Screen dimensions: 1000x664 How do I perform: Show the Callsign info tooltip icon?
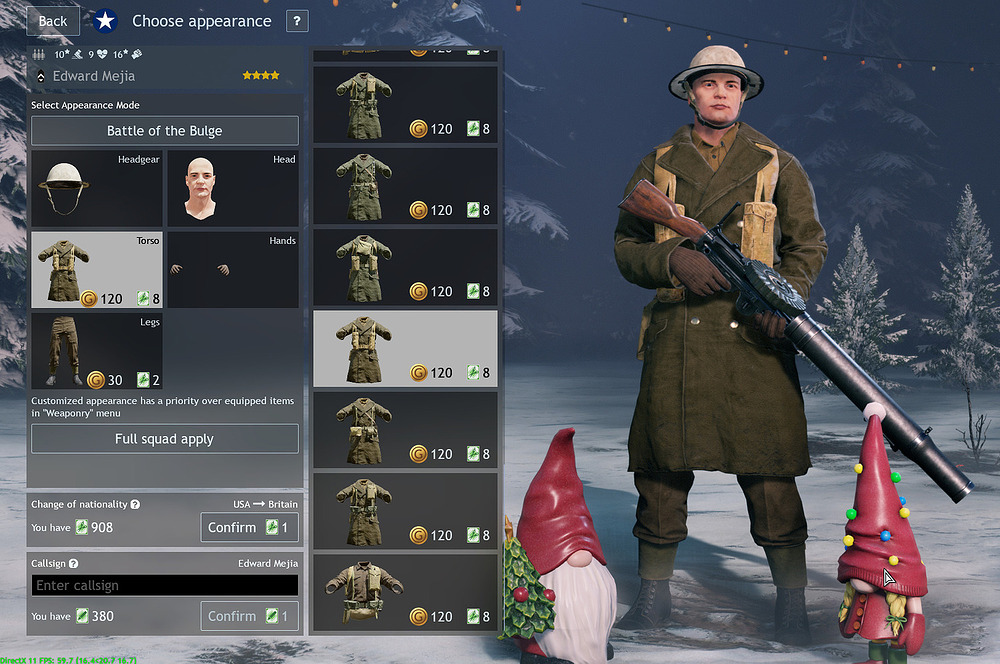pyautogui.click(x=74, y=564)
